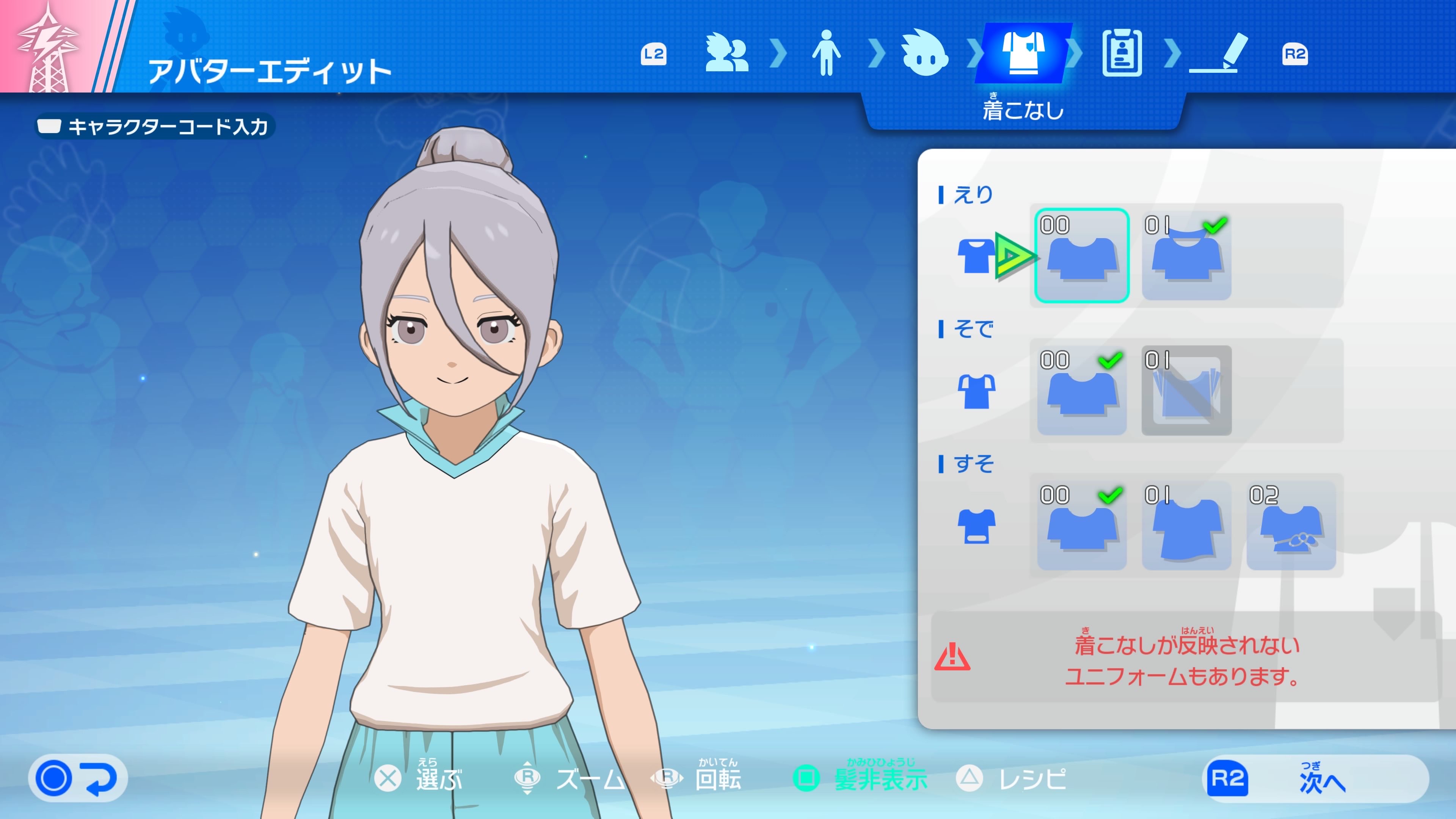Choose hem style 01 untucked shirt

(1186, 525)
